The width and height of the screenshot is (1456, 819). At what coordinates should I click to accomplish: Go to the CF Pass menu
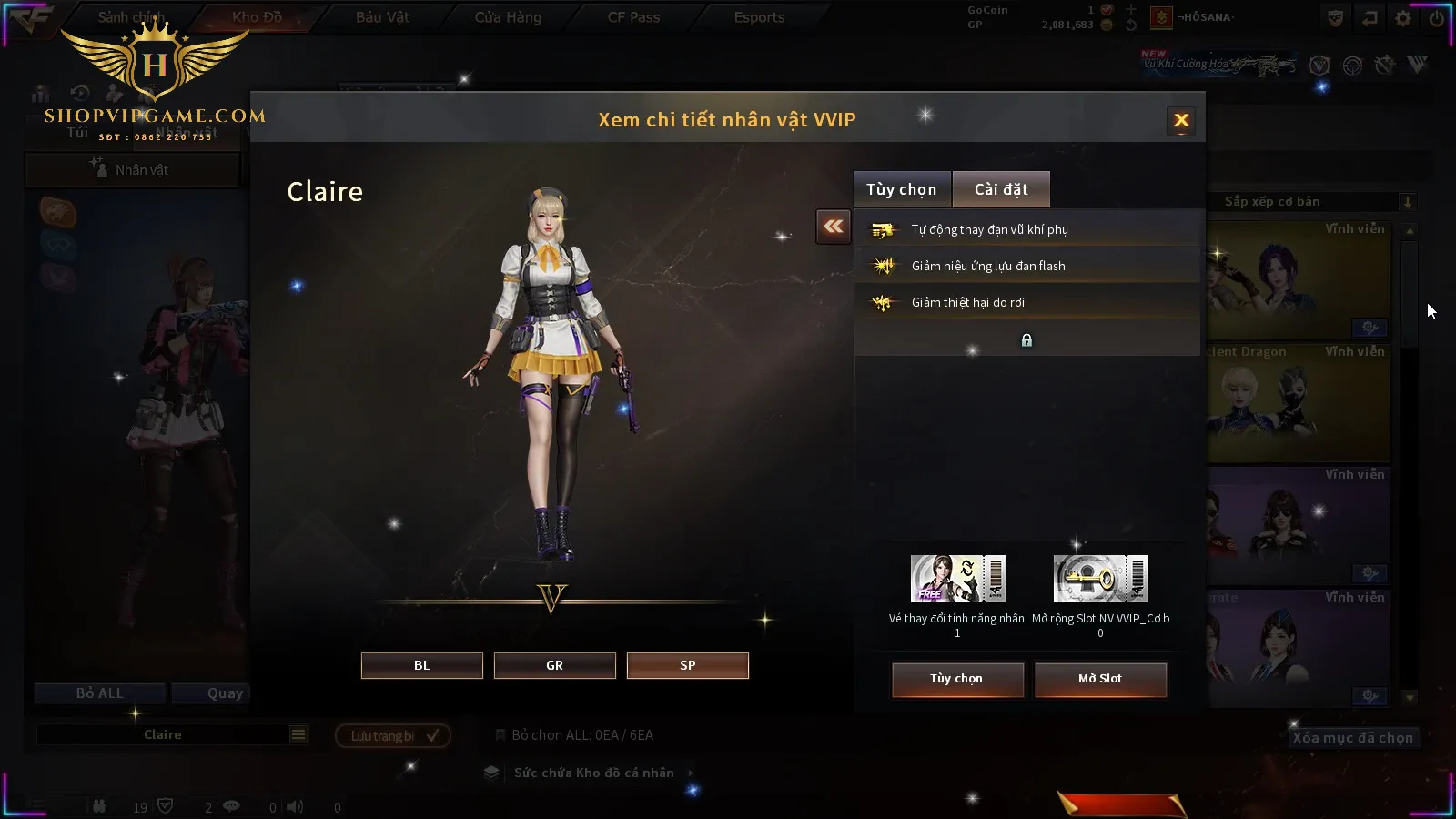[633, 17]
